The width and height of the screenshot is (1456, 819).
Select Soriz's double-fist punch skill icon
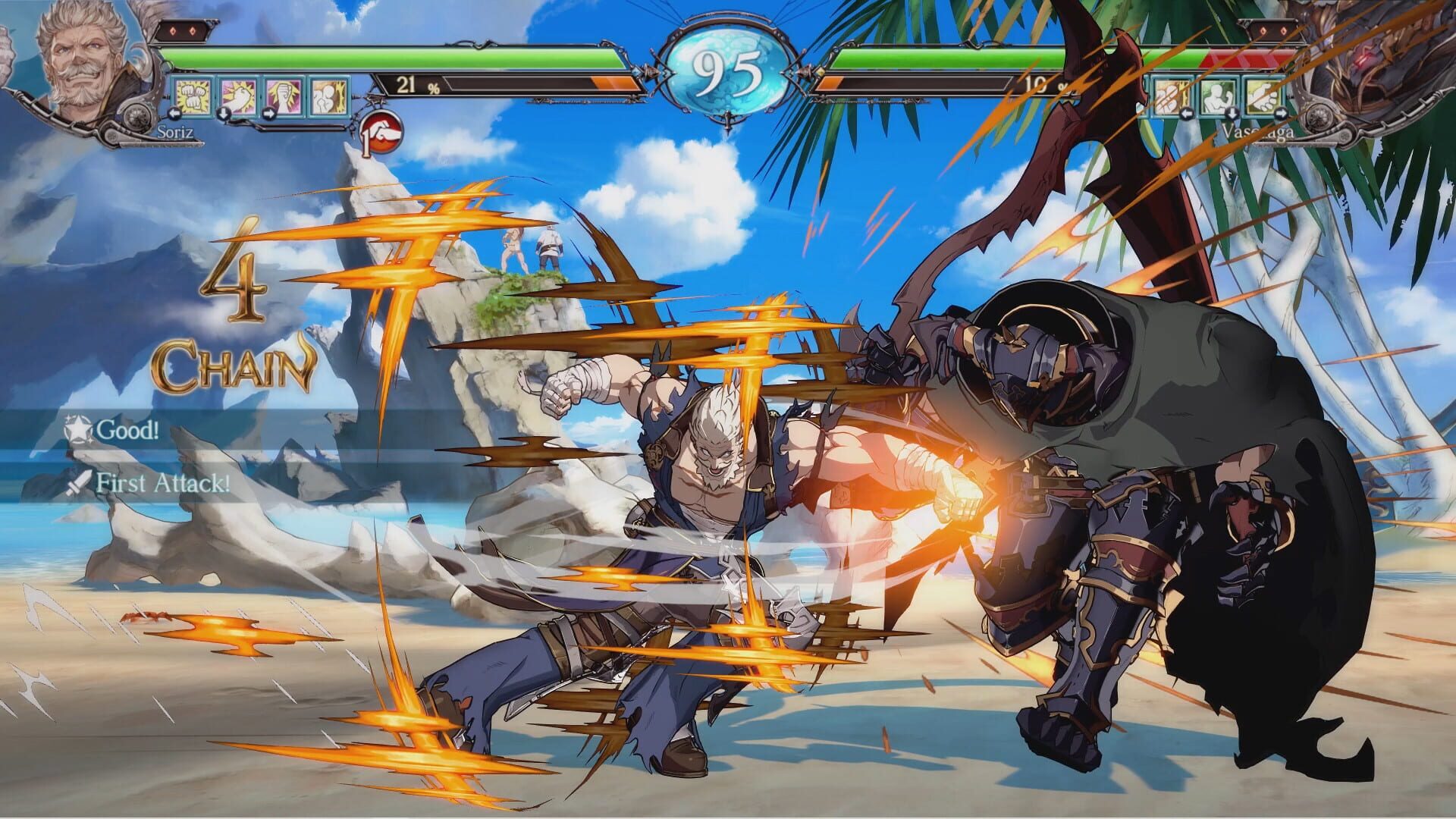coord(192,95)
